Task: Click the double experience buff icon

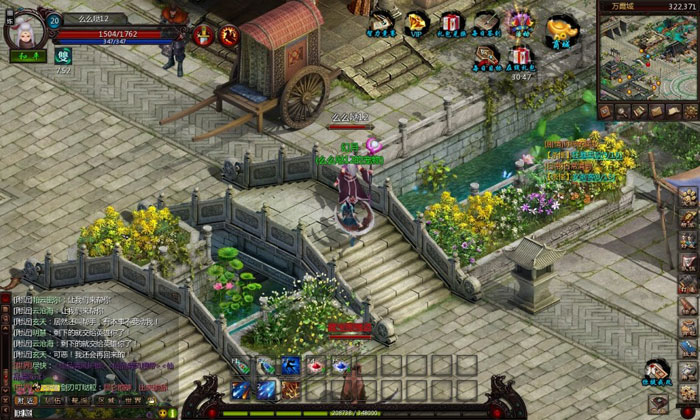Action: click(x=63, y=58)
